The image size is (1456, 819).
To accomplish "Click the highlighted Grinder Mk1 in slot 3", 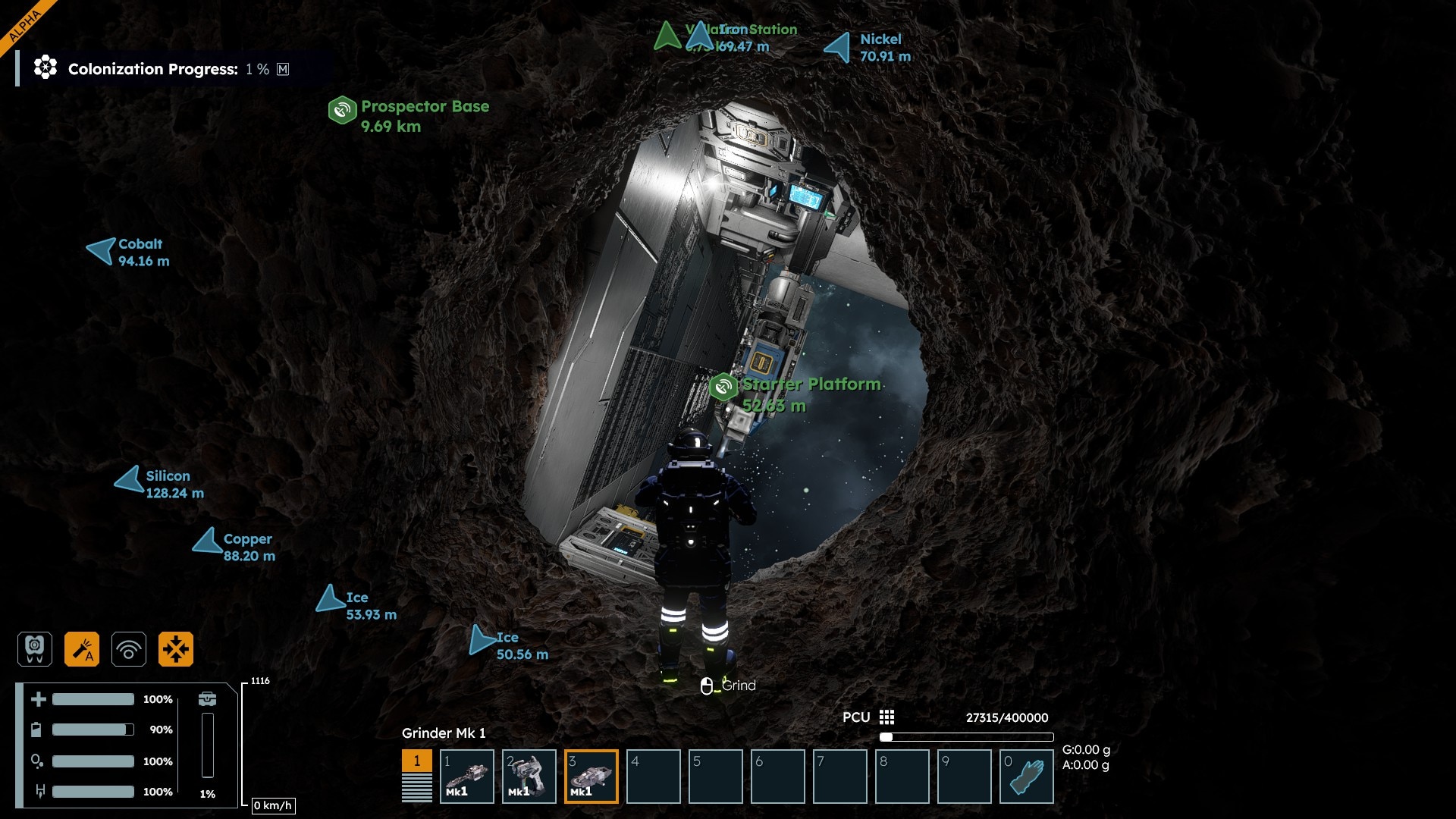I will (x=591, y=776).
